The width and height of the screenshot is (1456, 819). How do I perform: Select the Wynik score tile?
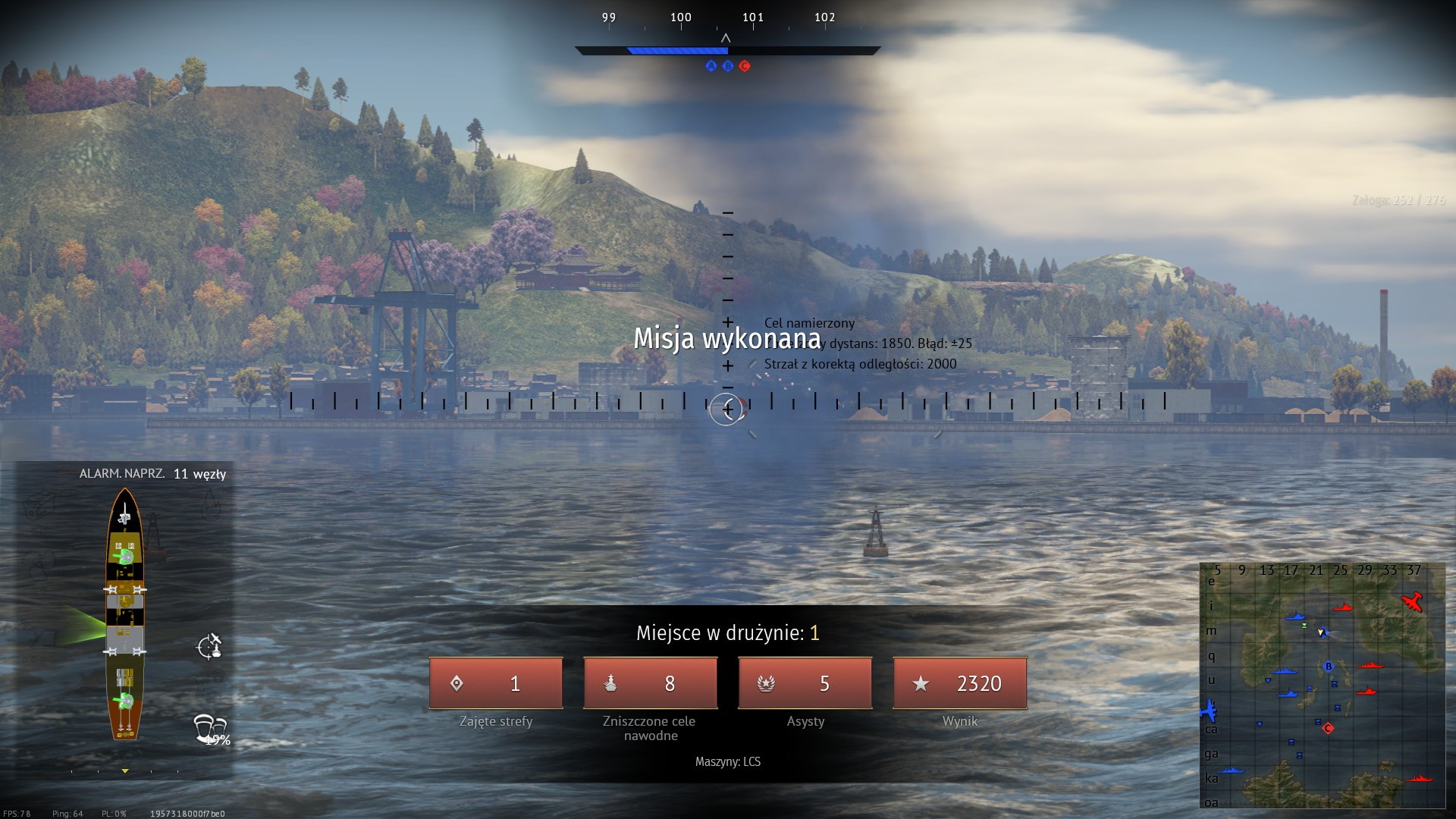(959, 683)
